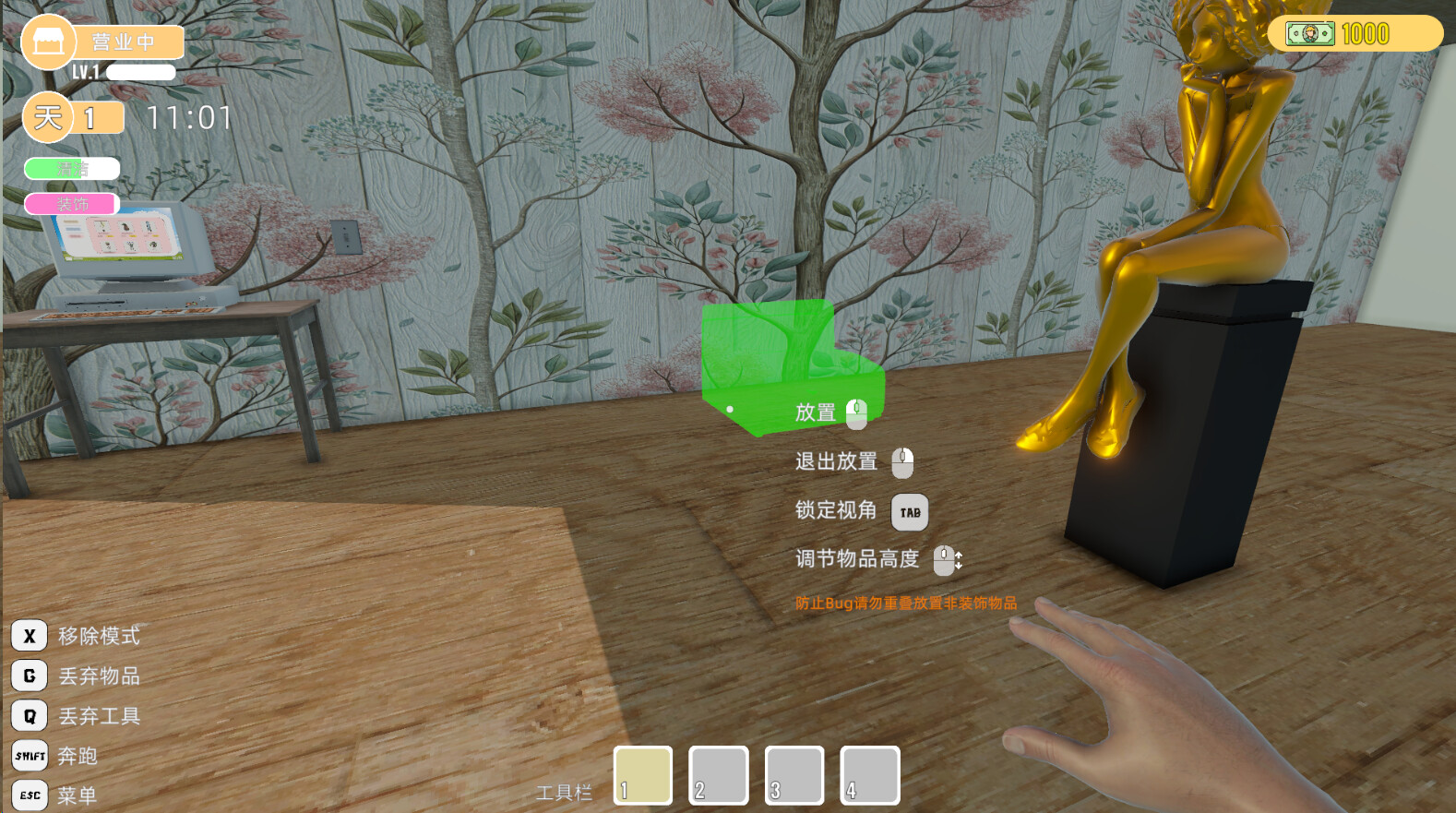This screenshot has width=1456, height=813.
Task: Select hotbar slot 1 in 工具栏
Action: (642, 775)
